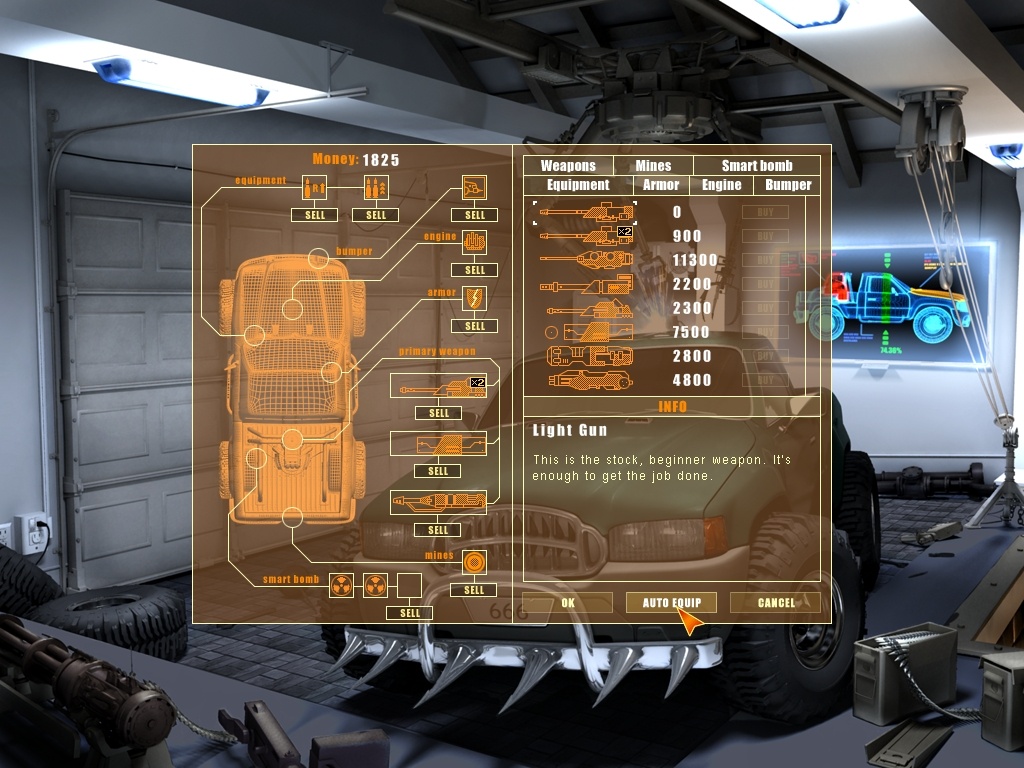The height and width of the screenshot is (768, 1024).
Task: Confirm with the OK button
Action: point(567,603)
